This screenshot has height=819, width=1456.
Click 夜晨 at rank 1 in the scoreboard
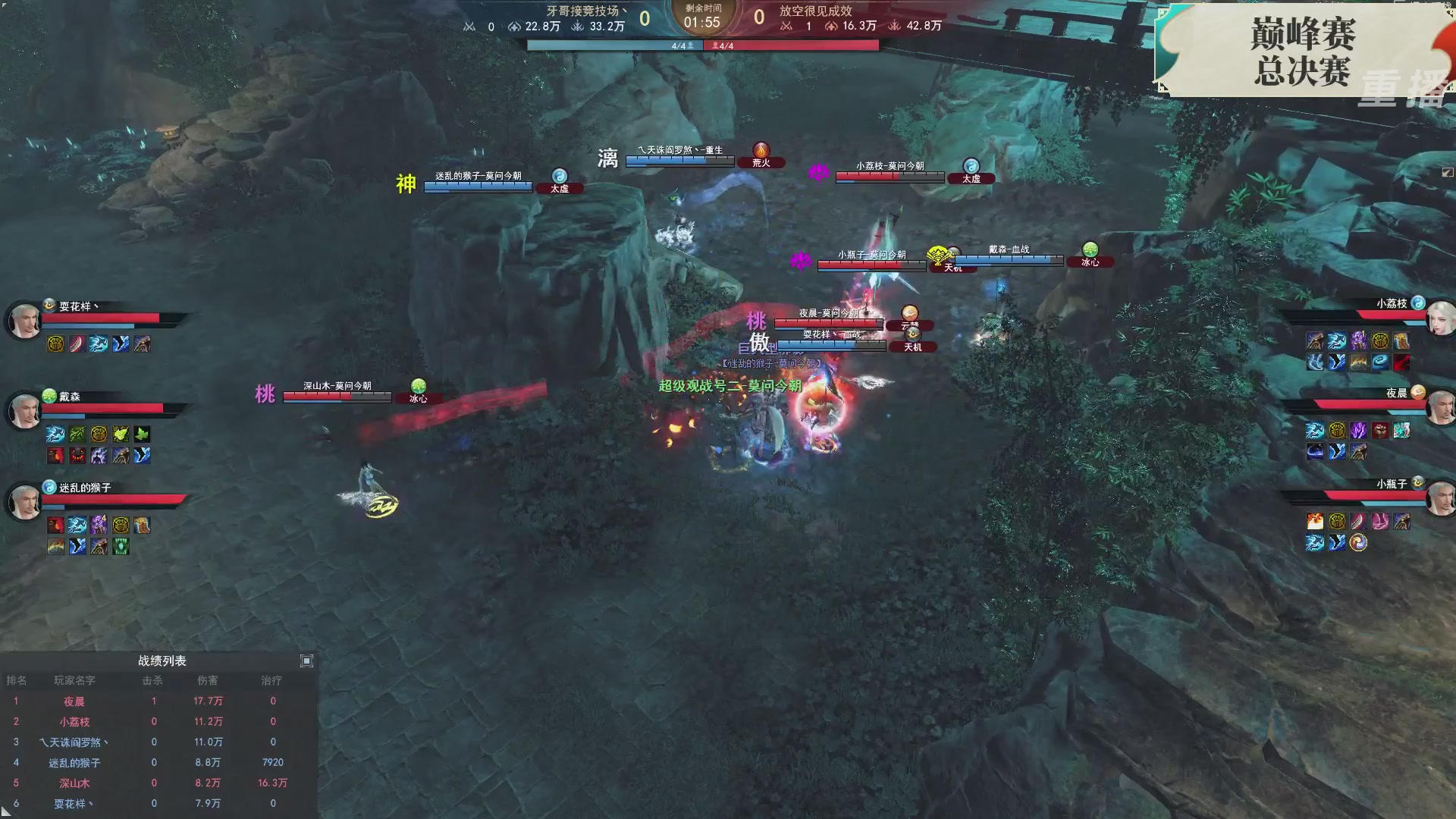point(73,701)
